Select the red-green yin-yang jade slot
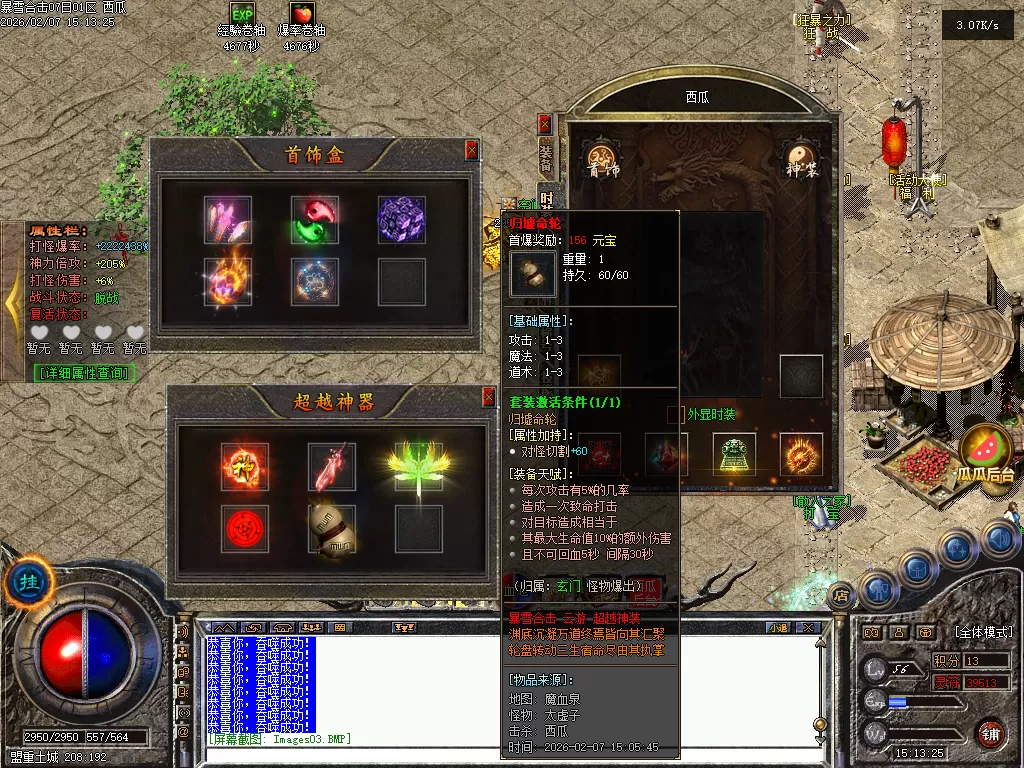This screenshot has height=768, width=1024. 315,218
